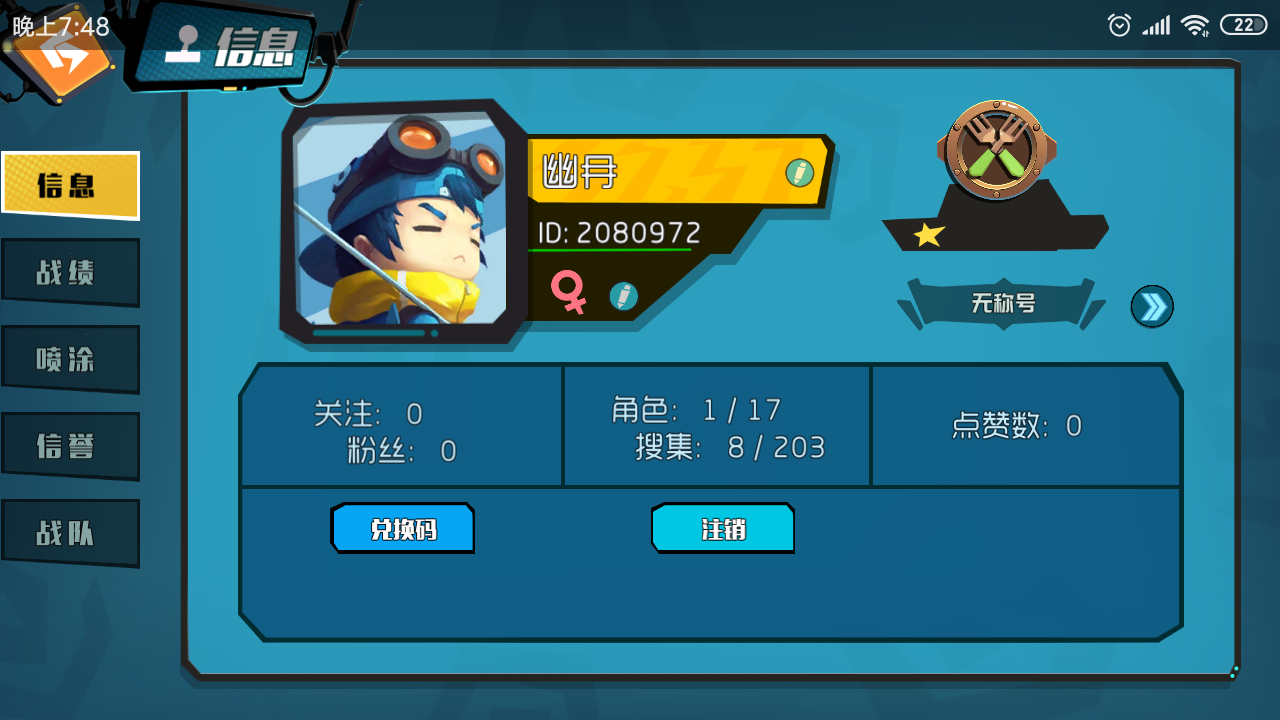This screenshot has height=720, width=1280.
Task: Click the pencil edit icon beside the gender symbol
Action: click(x=623, y=295)
